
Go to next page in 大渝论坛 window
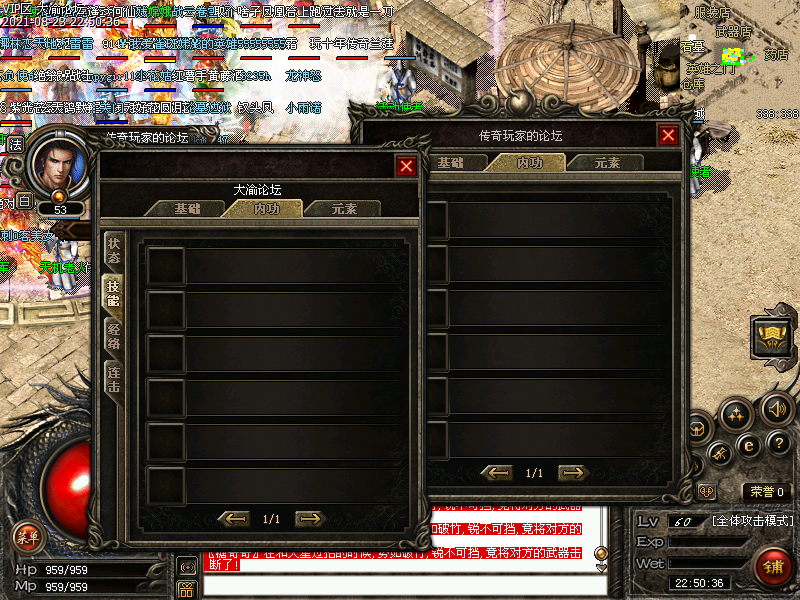(310, 518)
